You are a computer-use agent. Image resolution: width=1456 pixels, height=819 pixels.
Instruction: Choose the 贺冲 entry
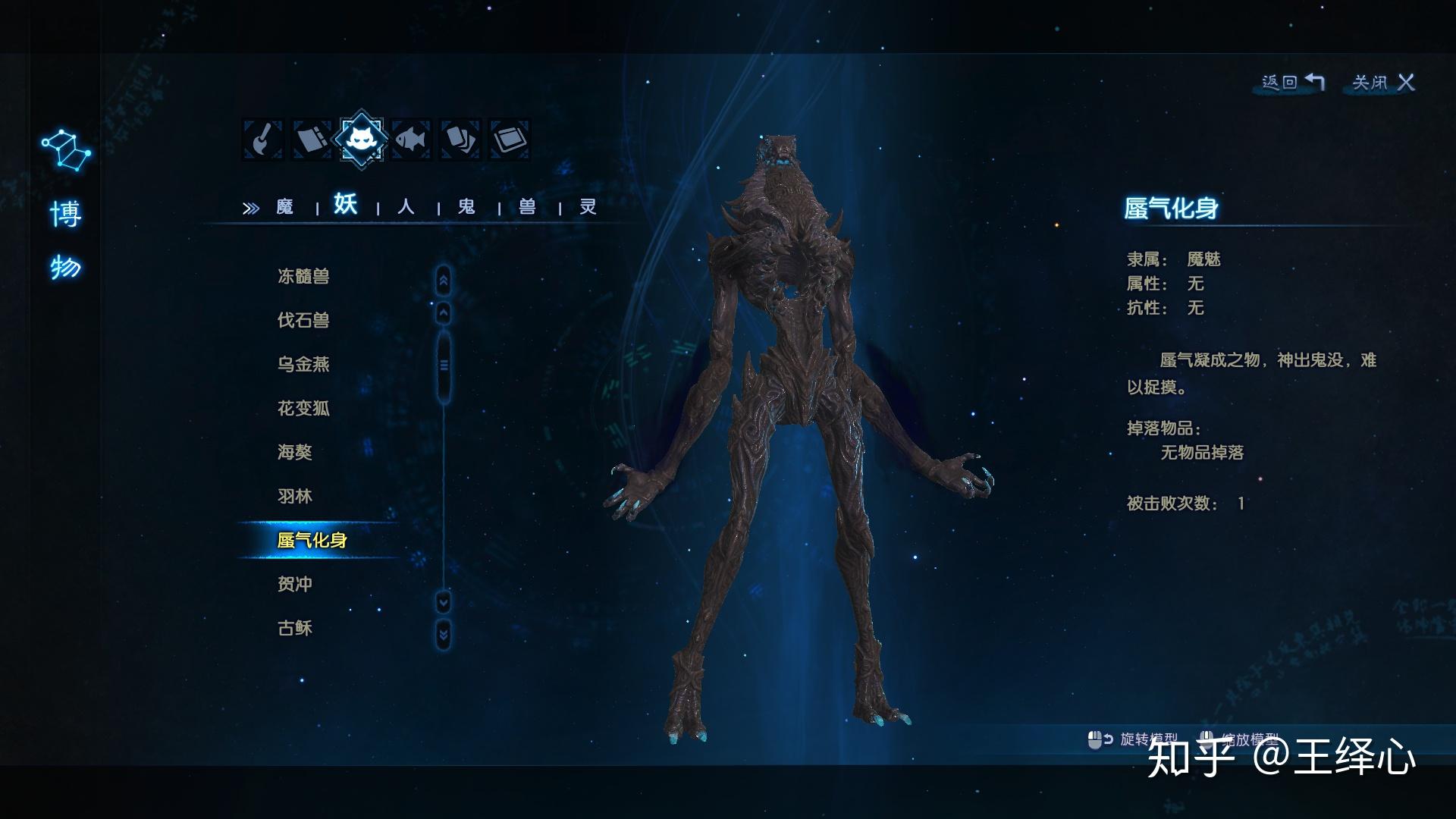point(295,585)
